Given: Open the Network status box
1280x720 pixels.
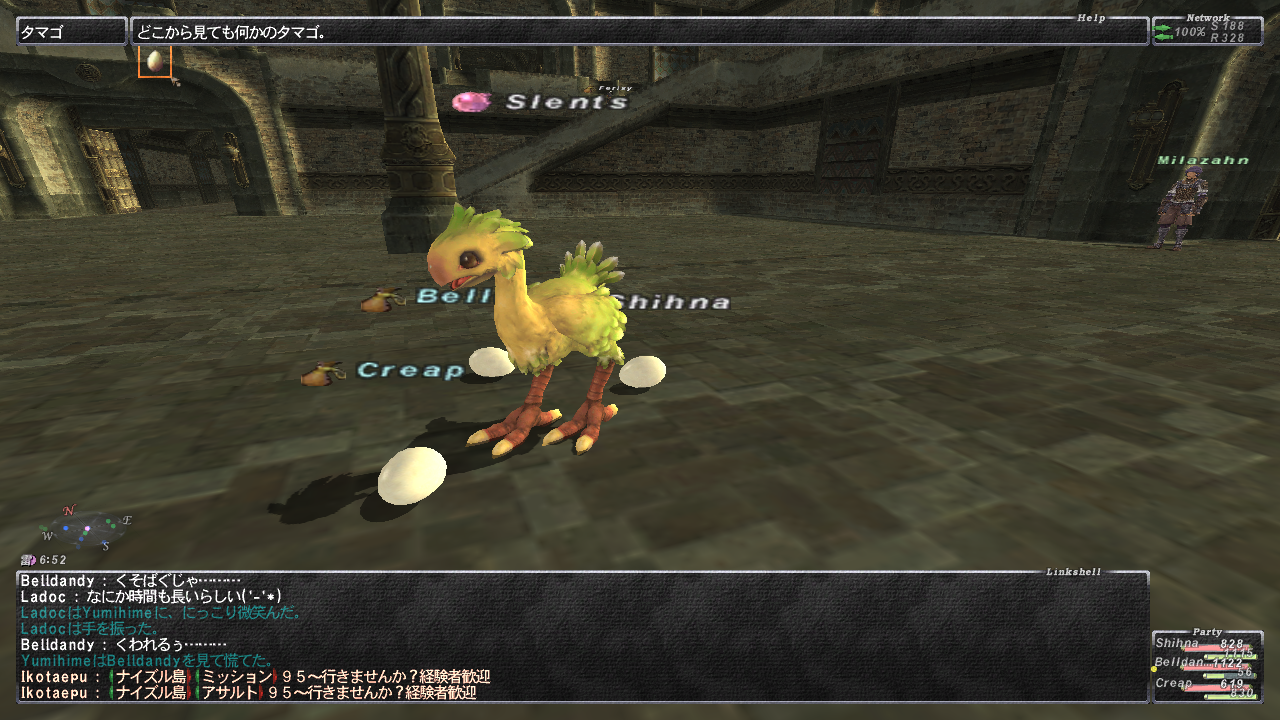Looking at the screenshot, I should (1207, 31).
